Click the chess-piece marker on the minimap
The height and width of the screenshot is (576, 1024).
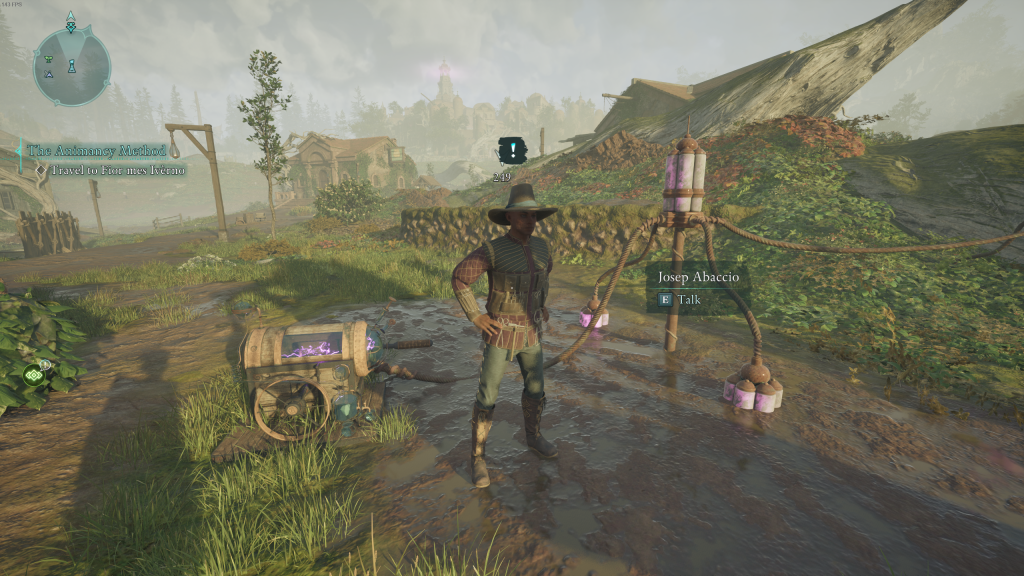tap(71, 67)
